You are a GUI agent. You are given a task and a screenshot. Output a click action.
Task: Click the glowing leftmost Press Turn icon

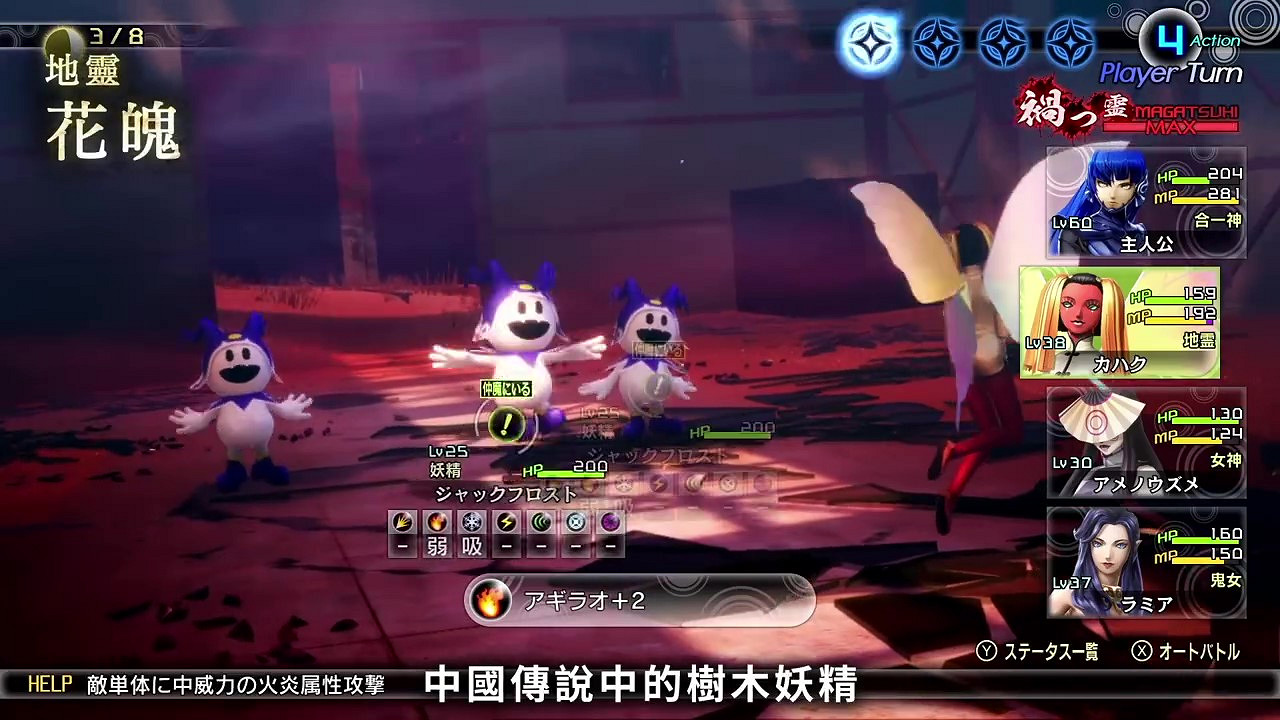click(x=869, y=42)
